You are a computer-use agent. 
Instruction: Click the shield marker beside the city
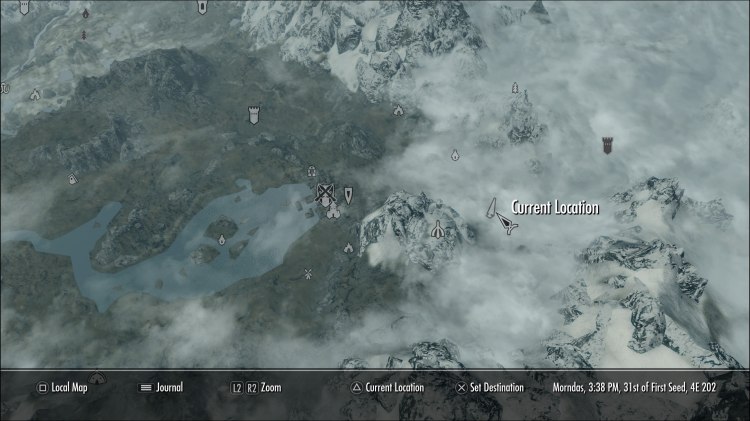click(348, 194)
